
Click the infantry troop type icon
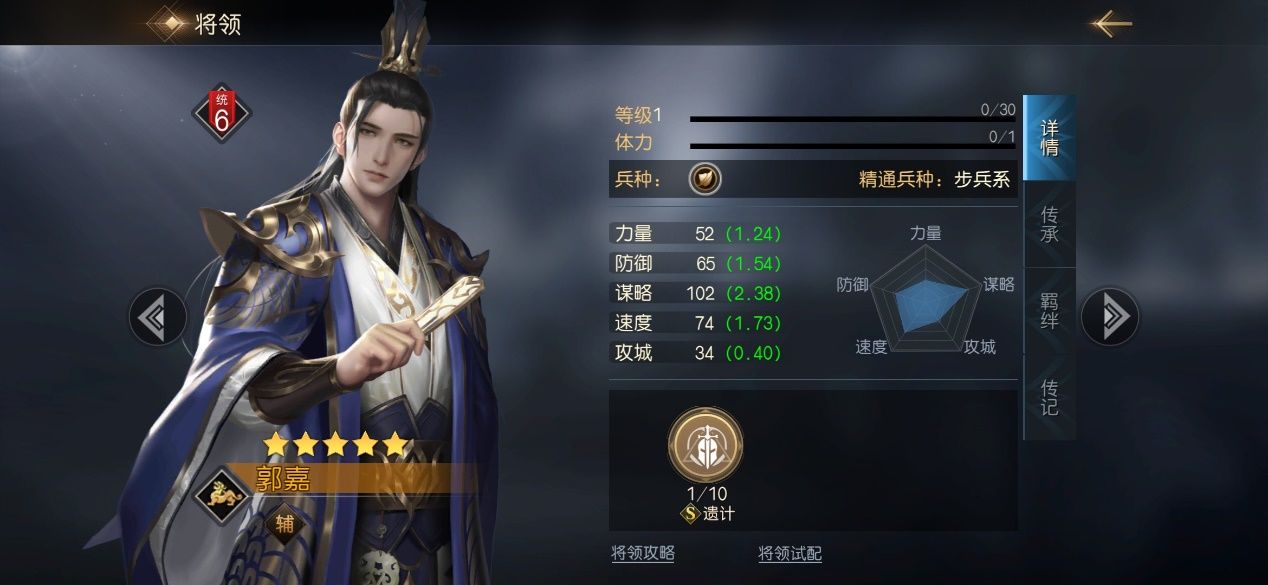pos(705,180)
